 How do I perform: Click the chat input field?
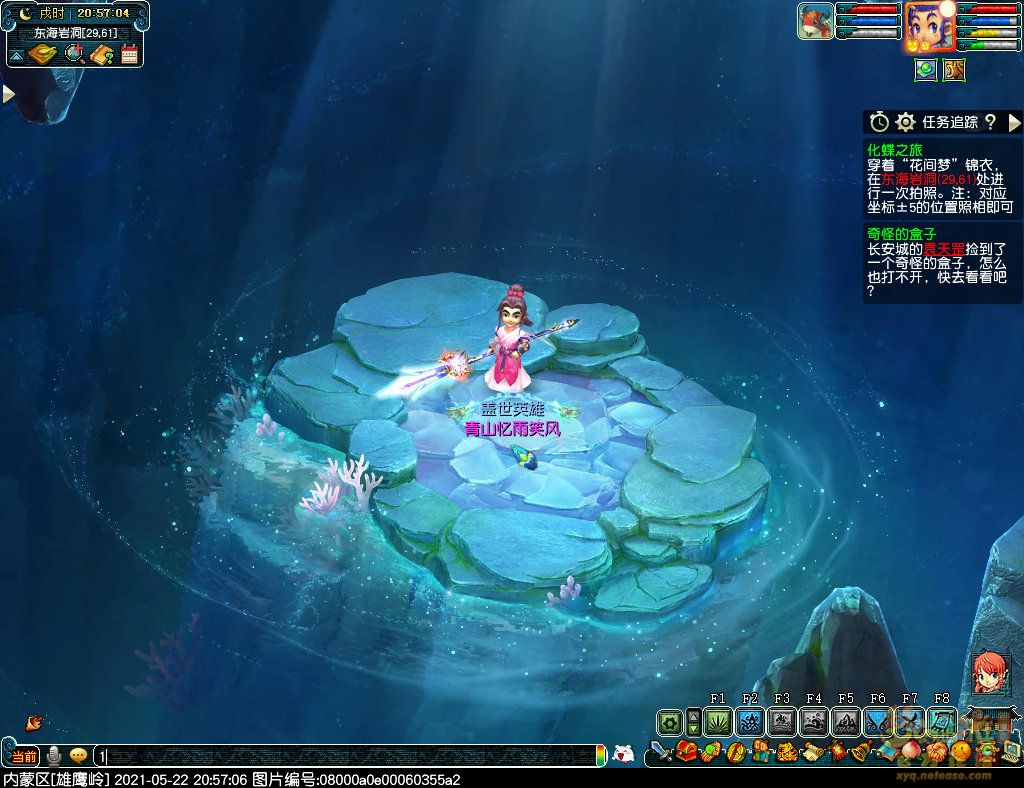(x=350, y=756)
